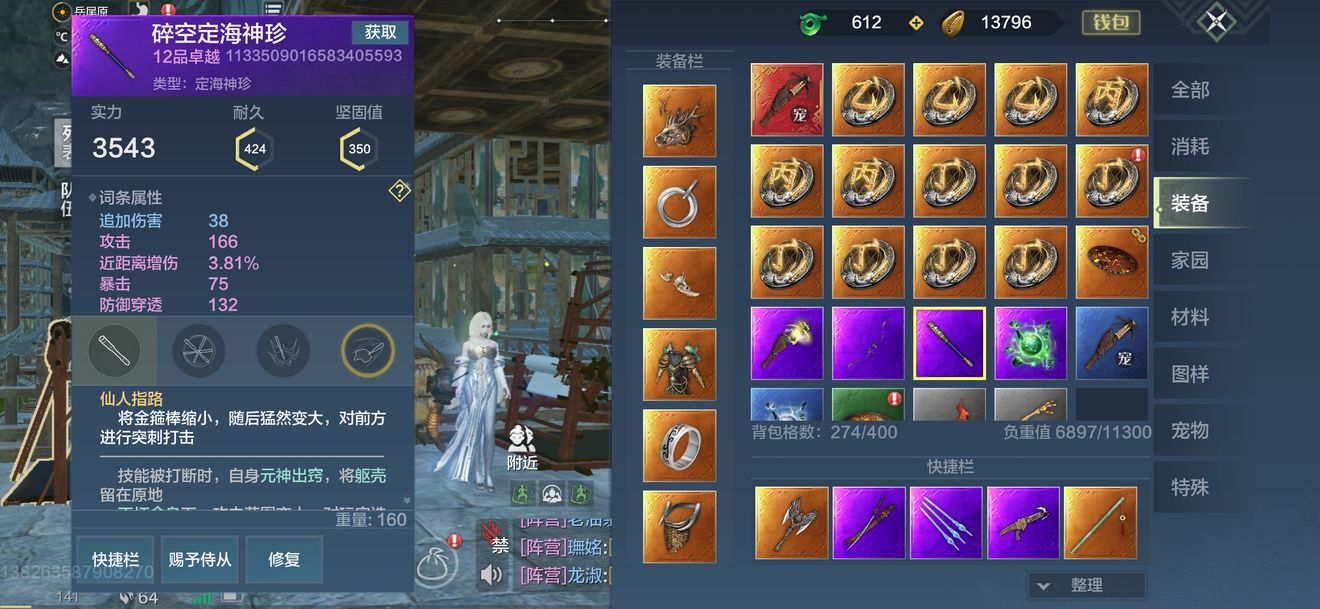This screenshot has width=1320, height=609.
Task: Select the 仙人指路 staff skill icon
Action: point(114,351)
